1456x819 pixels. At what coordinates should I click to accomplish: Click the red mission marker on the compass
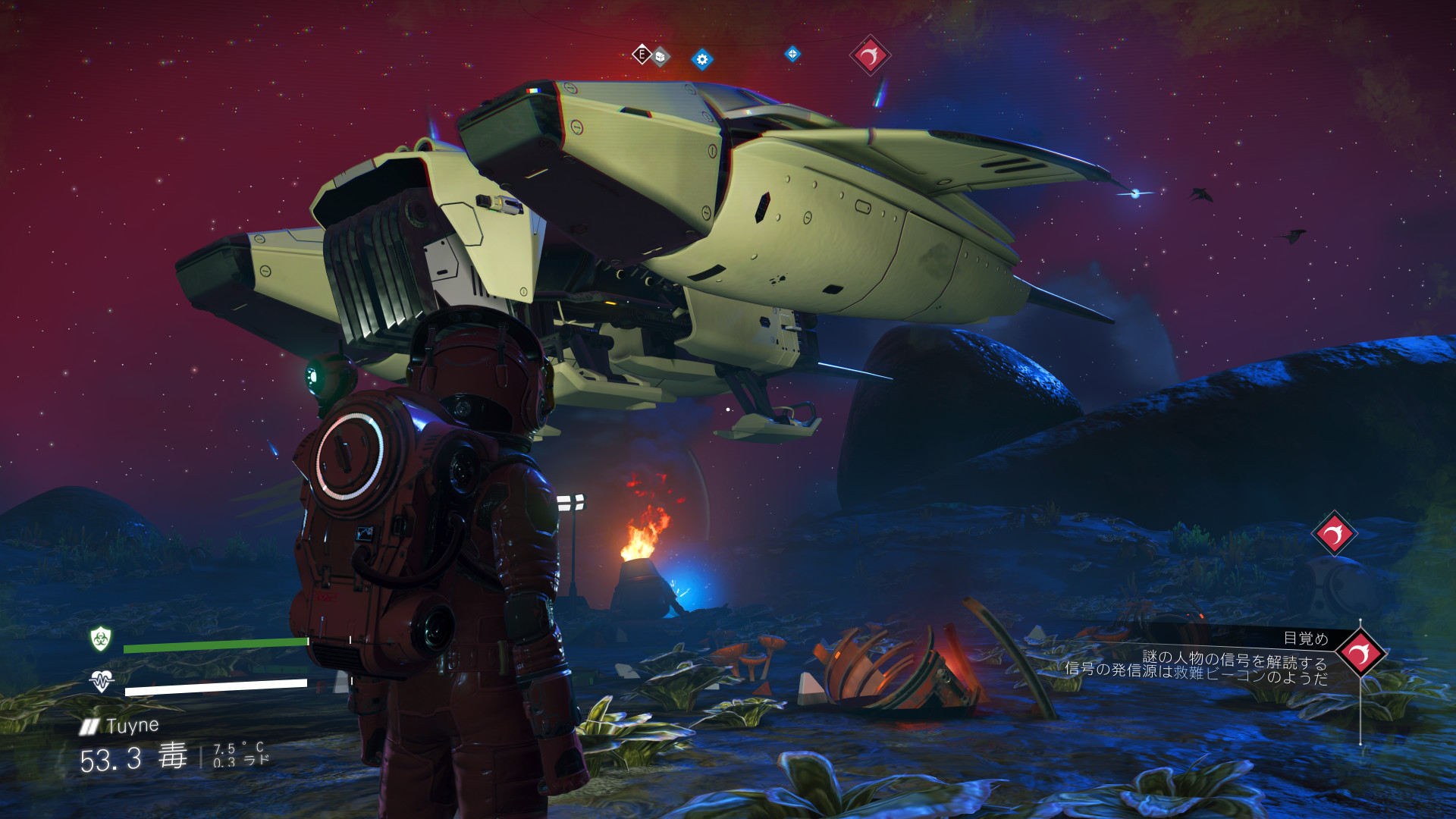(869, 55)
